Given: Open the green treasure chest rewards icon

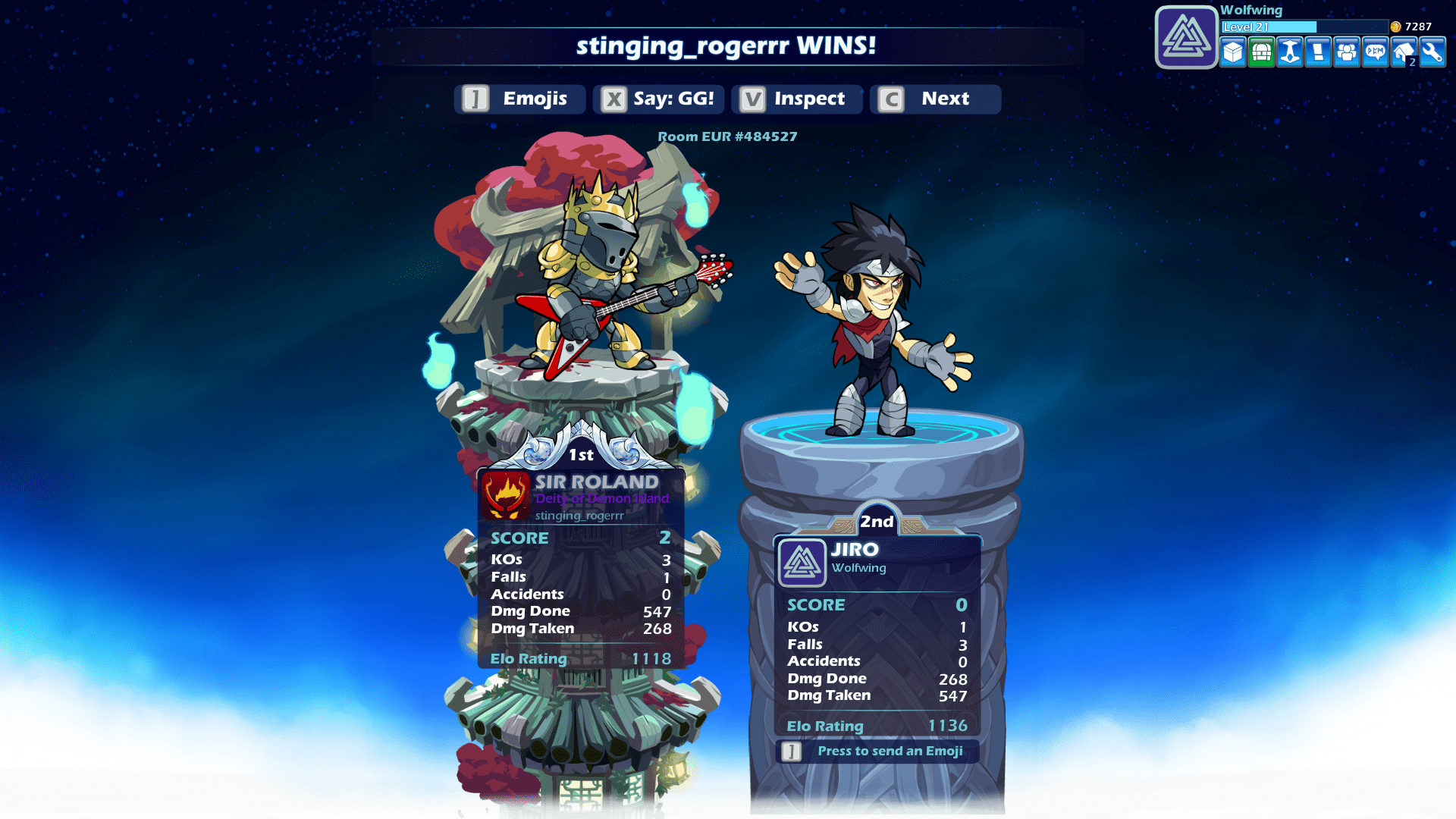Looking at the screenshot, I should 1261,53.
